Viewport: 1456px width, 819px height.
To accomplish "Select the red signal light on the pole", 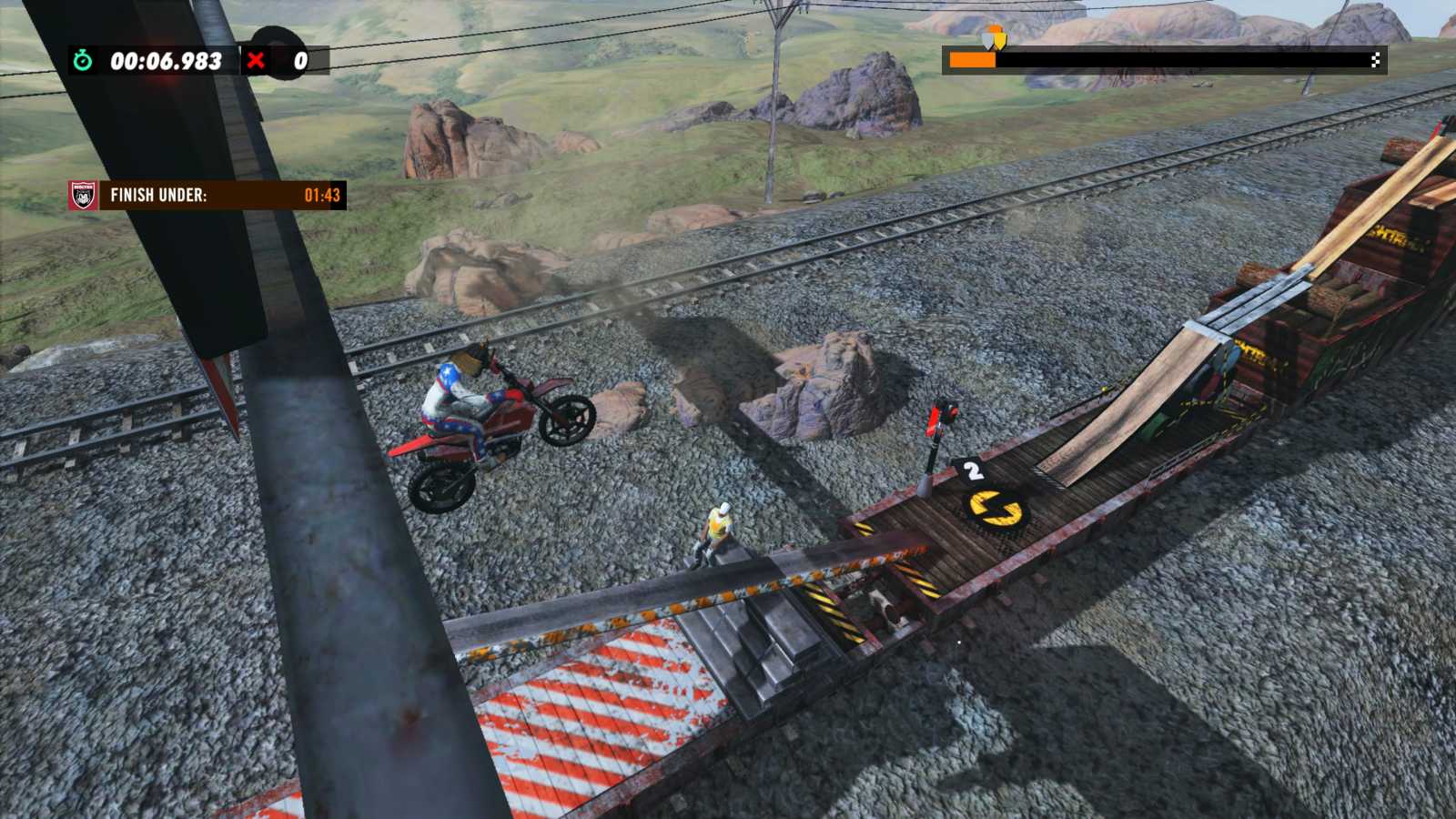I will pyautogui.click(x=936, y=417).
